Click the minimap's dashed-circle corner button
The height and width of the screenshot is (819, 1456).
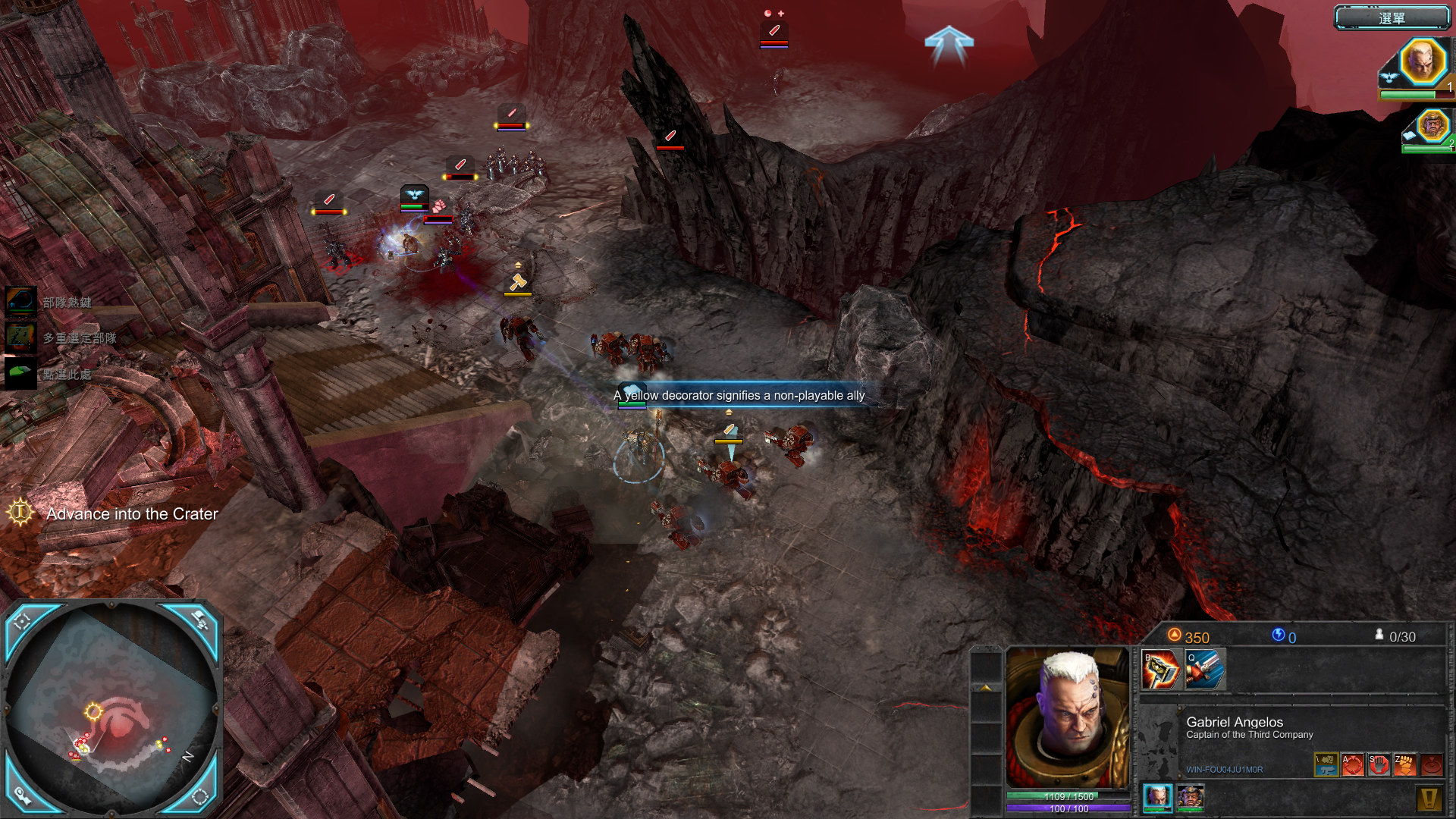click(201, 795)
